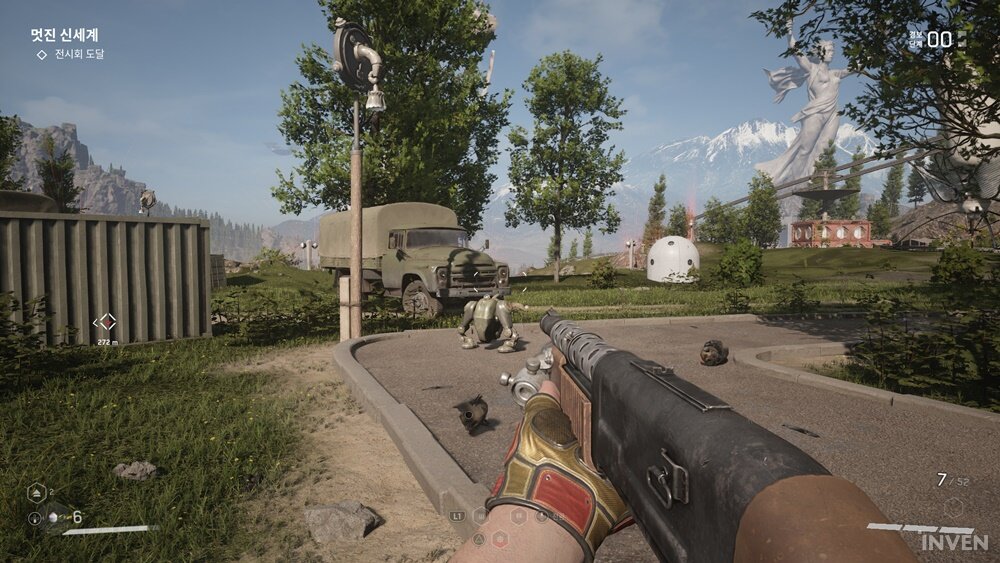Activate the red hexagon ability icon
The width and height of the screenshot is (1000, 563).
pos(499,538)
